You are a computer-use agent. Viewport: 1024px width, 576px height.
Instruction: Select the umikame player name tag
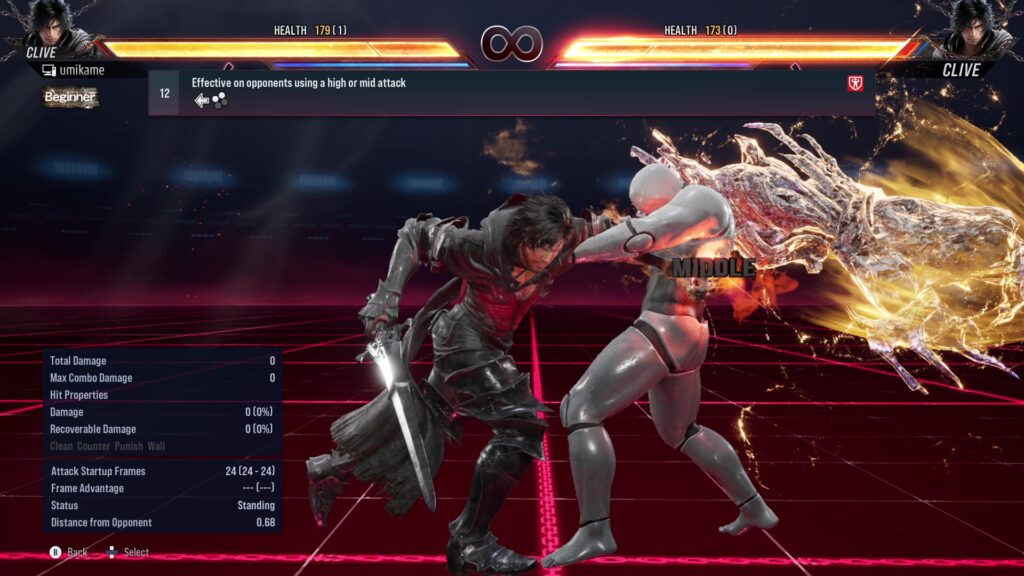point(78,71)
